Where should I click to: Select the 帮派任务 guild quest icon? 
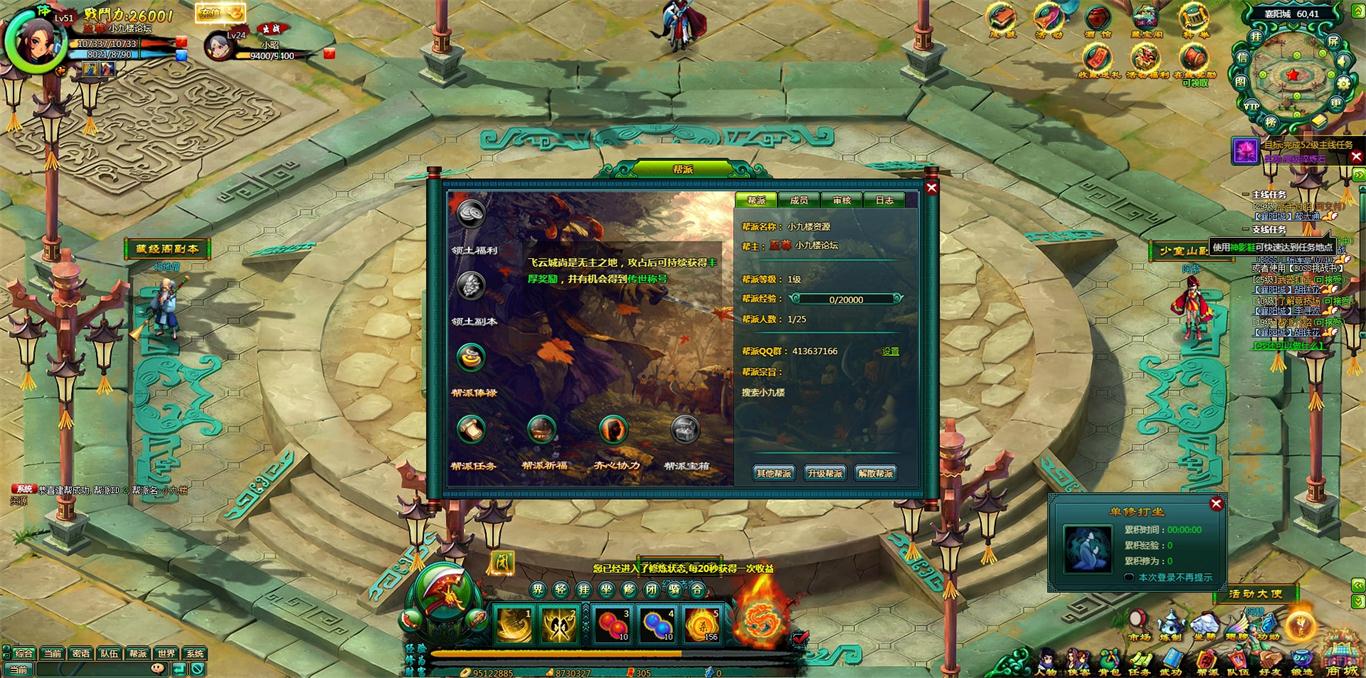tap(471, 430)
